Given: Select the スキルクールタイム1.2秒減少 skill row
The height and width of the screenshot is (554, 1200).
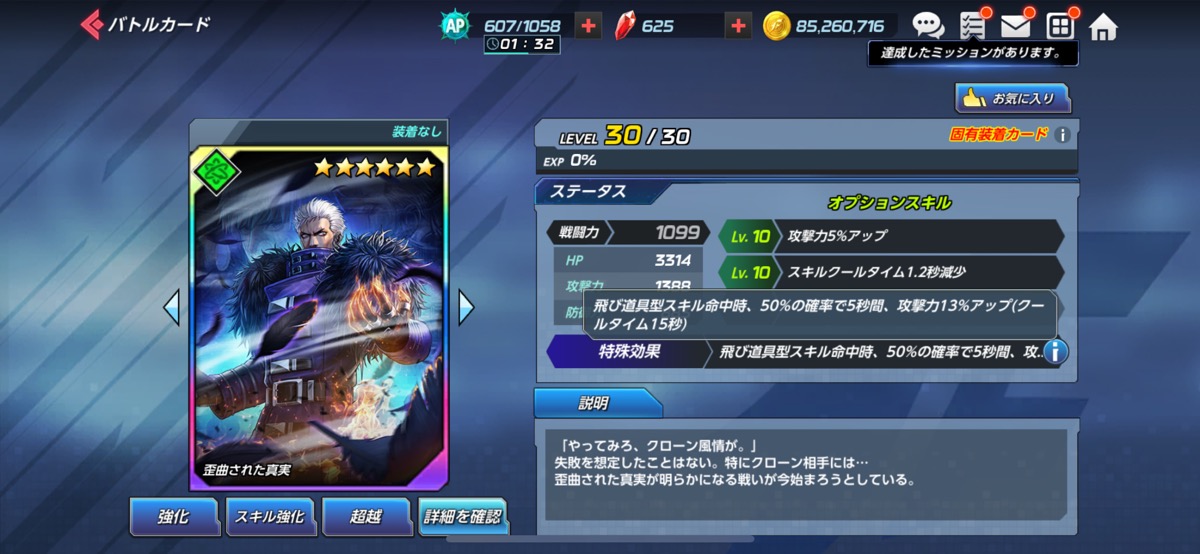Looking at the screenshot, I should coord(890,272).
